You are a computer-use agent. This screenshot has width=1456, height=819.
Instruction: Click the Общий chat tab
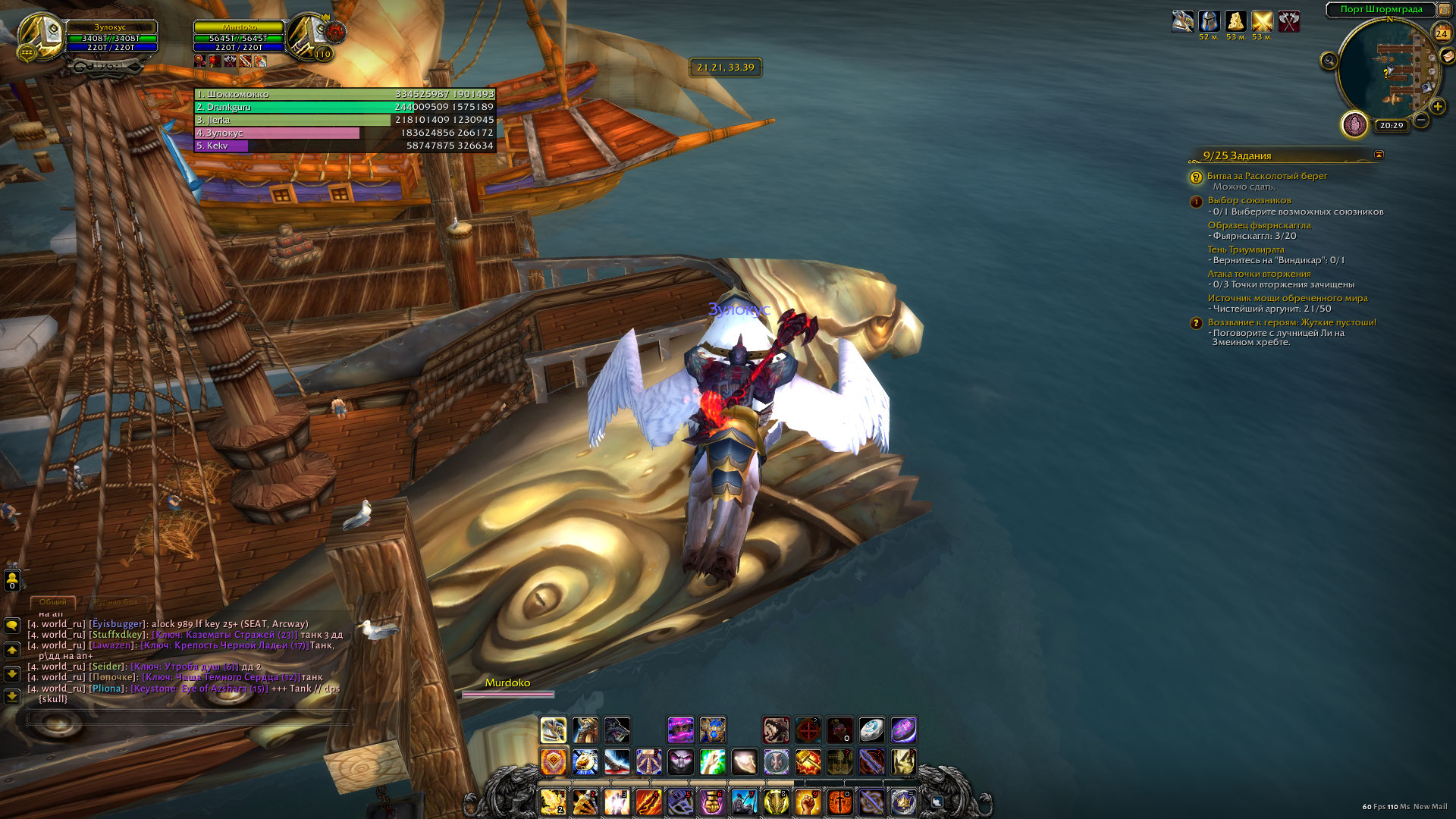(52, 602)
